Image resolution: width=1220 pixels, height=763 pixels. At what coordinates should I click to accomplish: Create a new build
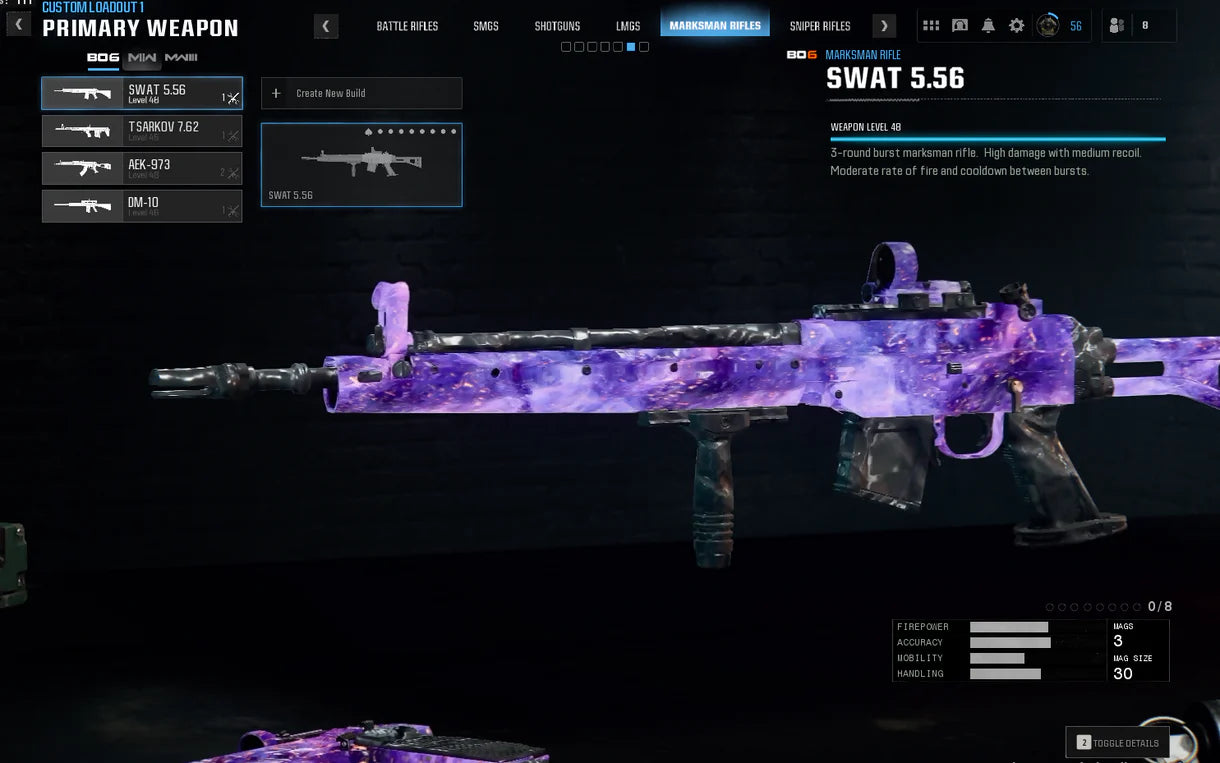click(361, 93)
